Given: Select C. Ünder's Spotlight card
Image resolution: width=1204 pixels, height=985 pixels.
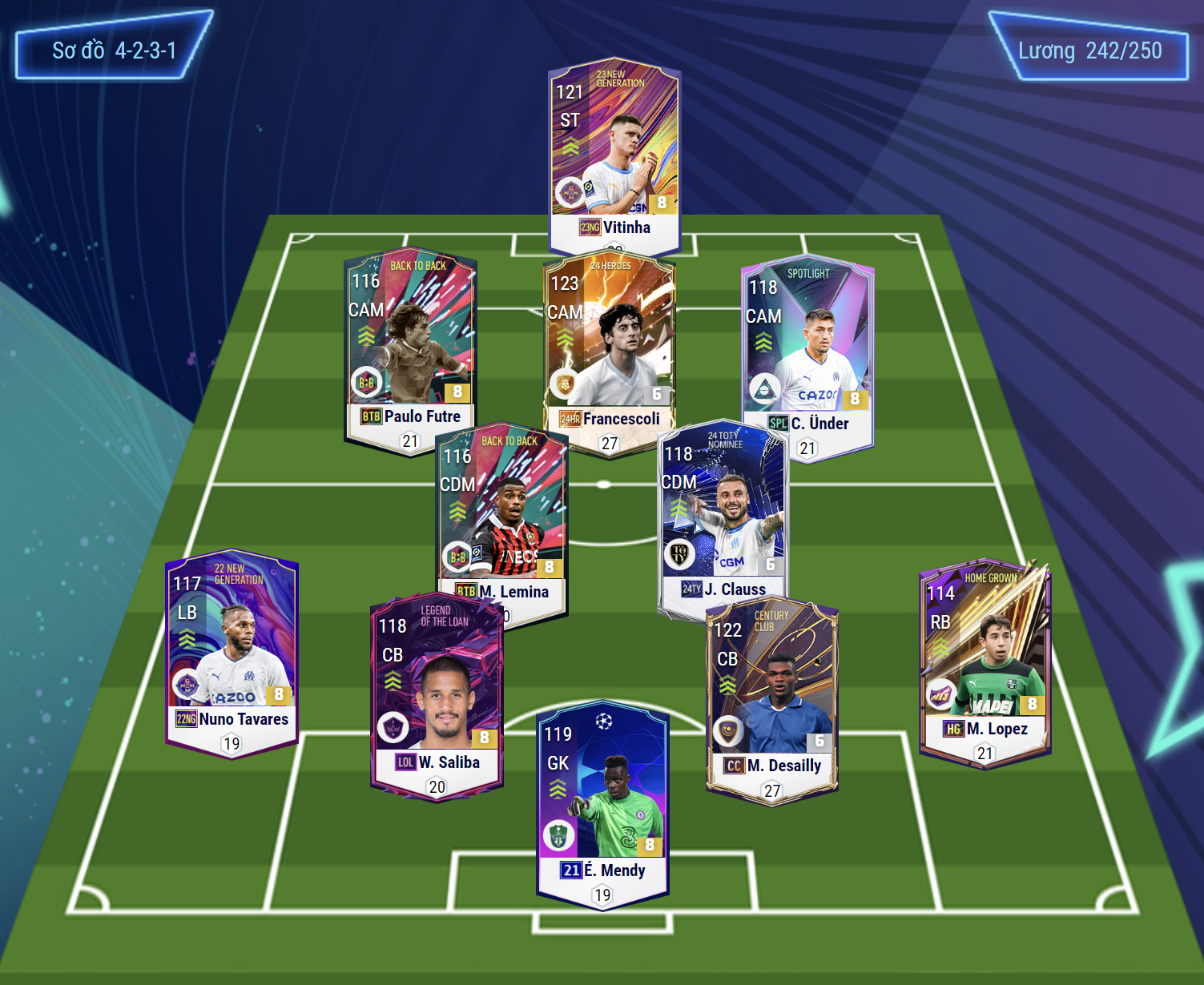Looking at the screenshot, I should click(x=807, y=348).
